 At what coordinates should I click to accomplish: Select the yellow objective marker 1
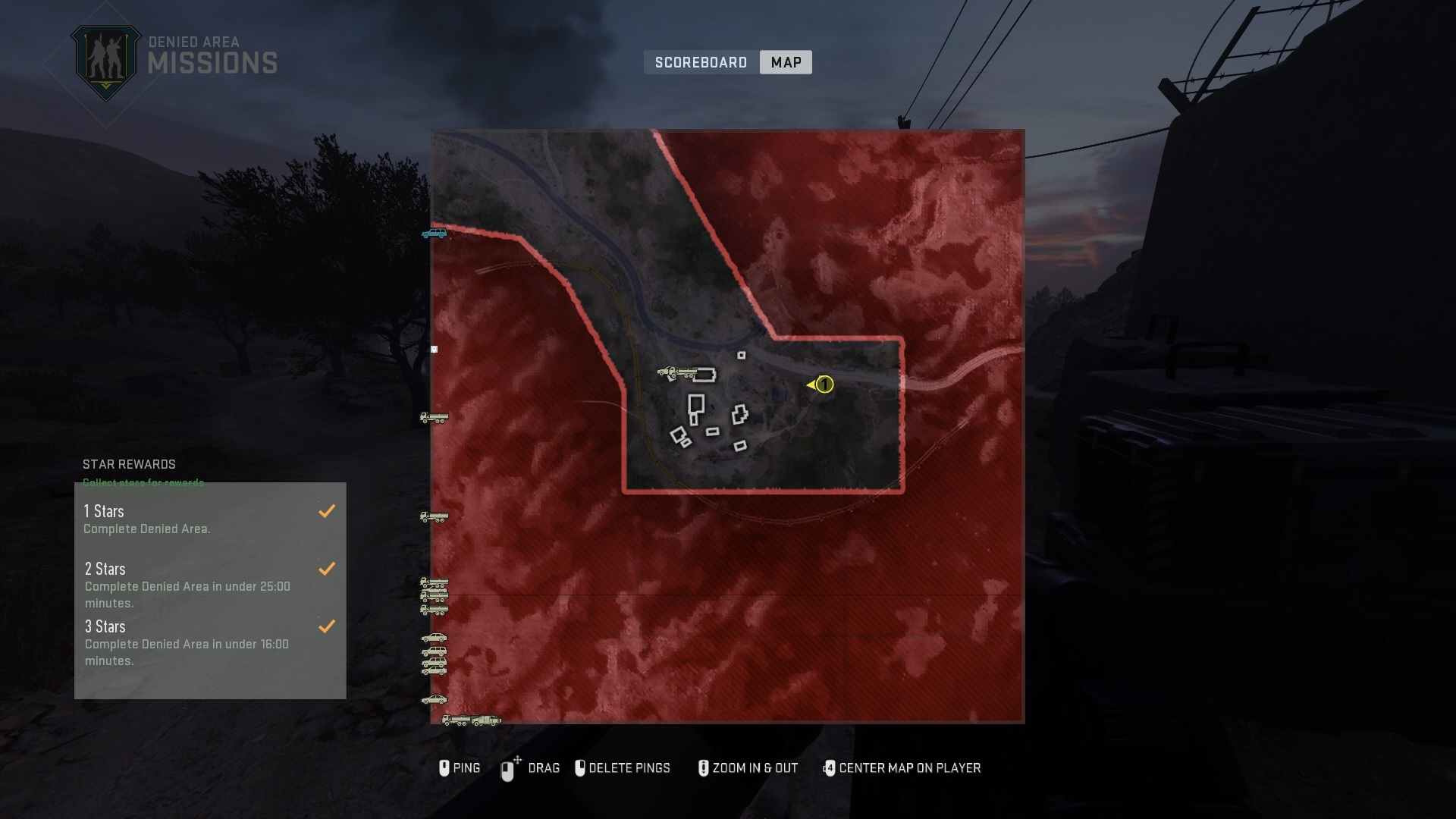824,385
